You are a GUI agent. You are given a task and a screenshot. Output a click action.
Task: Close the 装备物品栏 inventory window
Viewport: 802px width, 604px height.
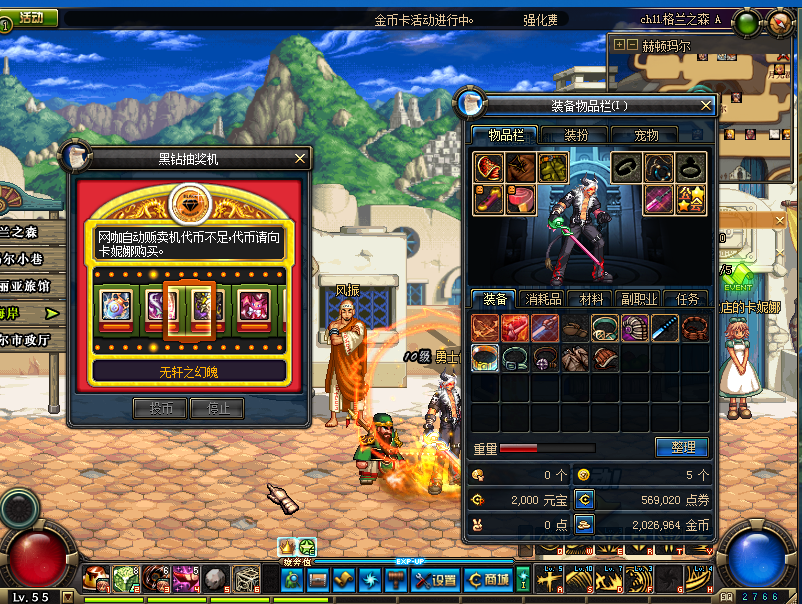click(x=706, y=105)
